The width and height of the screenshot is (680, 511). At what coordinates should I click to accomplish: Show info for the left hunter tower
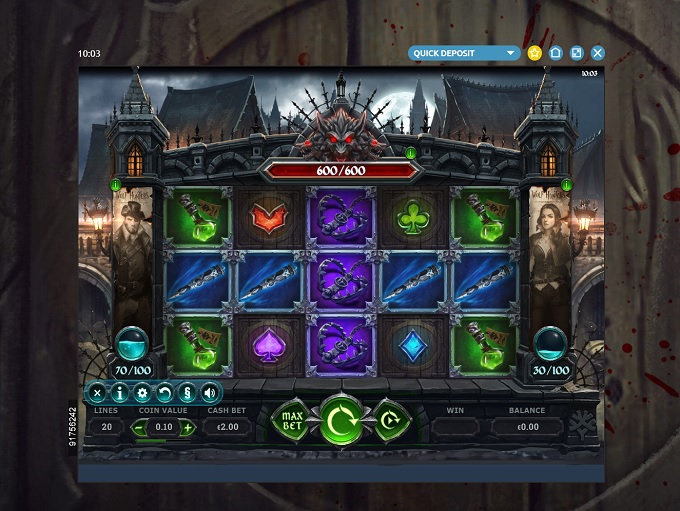point(116,185)
